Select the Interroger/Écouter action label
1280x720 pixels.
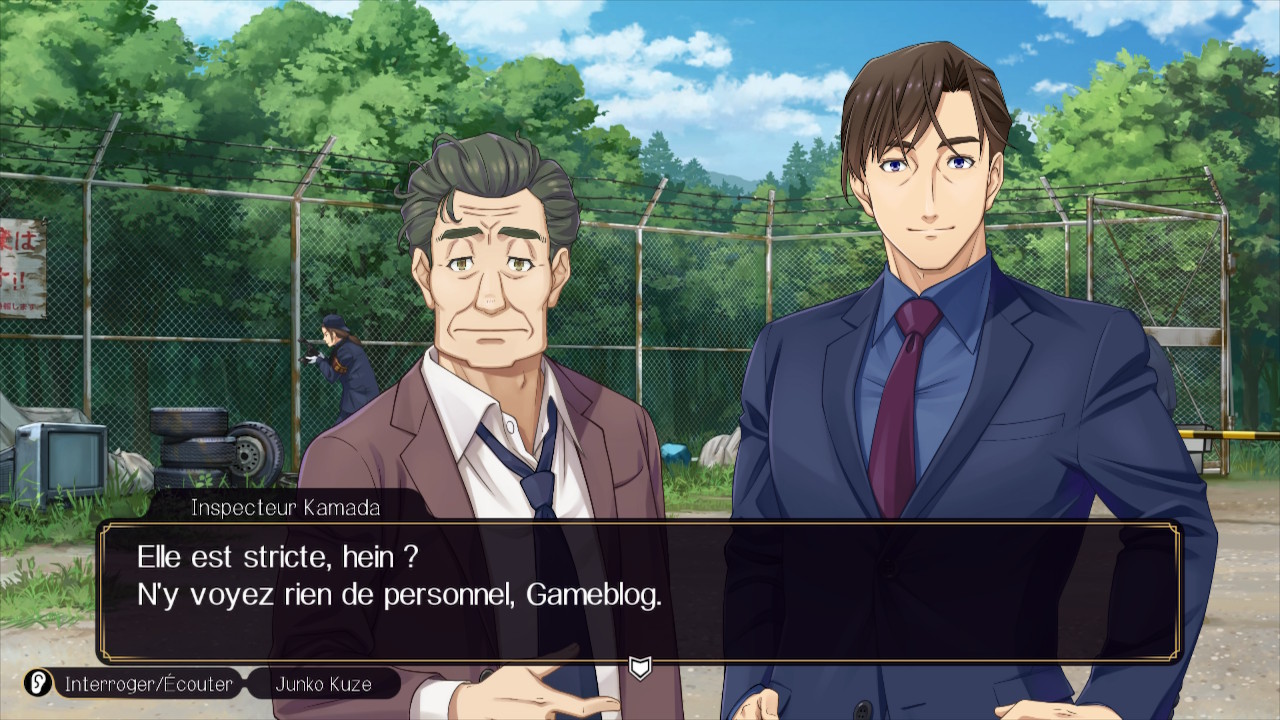pyautogui.click(x=148, y=685)
